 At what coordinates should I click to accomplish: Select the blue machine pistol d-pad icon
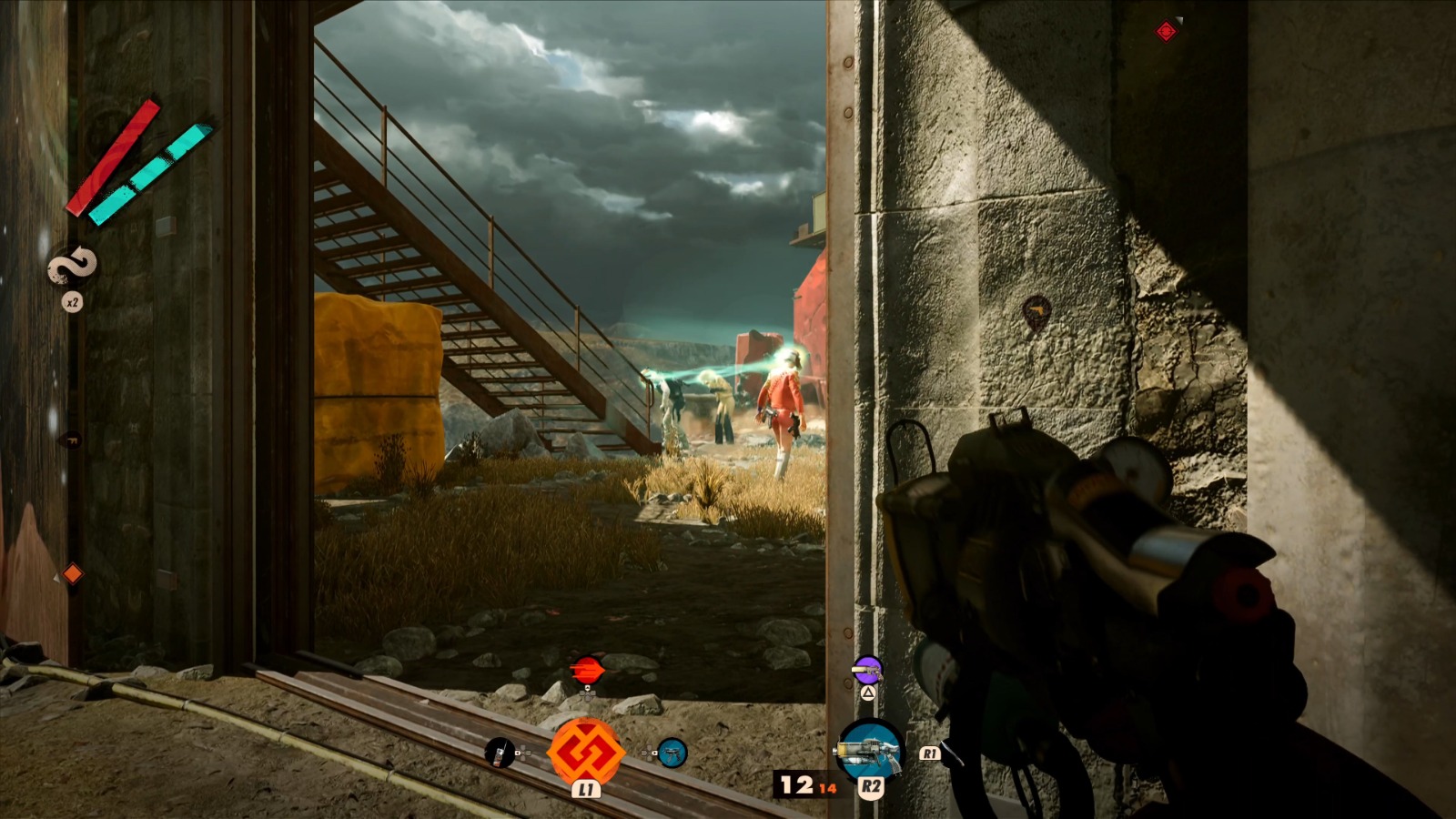coord(671,753)
